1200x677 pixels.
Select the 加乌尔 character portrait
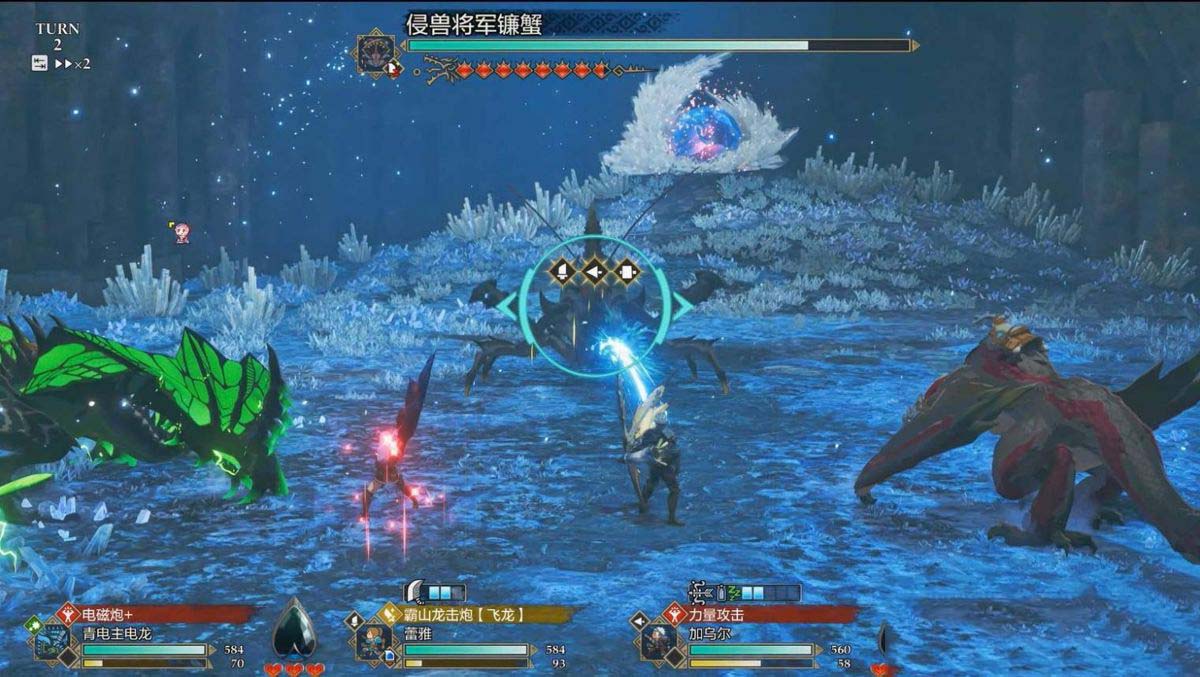[x=659, y=643]
